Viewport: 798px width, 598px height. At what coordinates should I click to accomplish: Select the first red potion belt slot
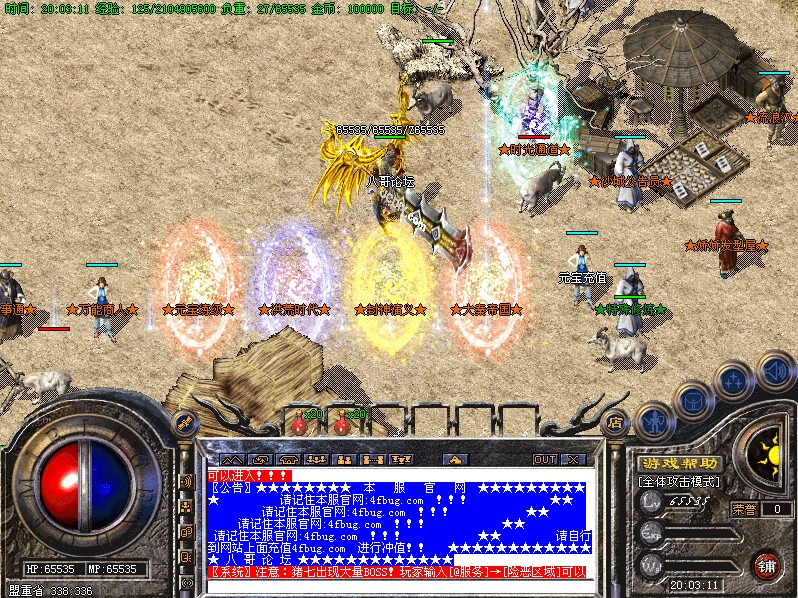298,423
